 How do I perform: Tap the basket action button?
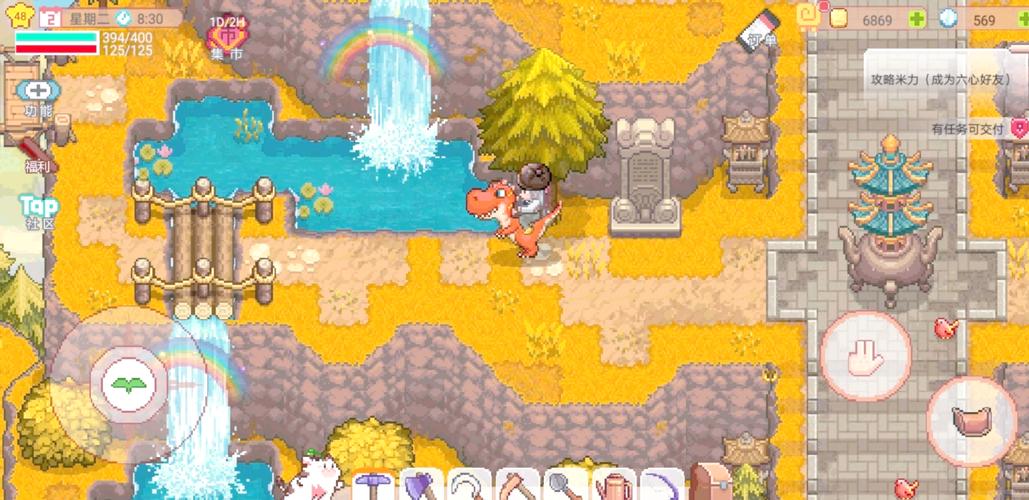coord(971,421)
